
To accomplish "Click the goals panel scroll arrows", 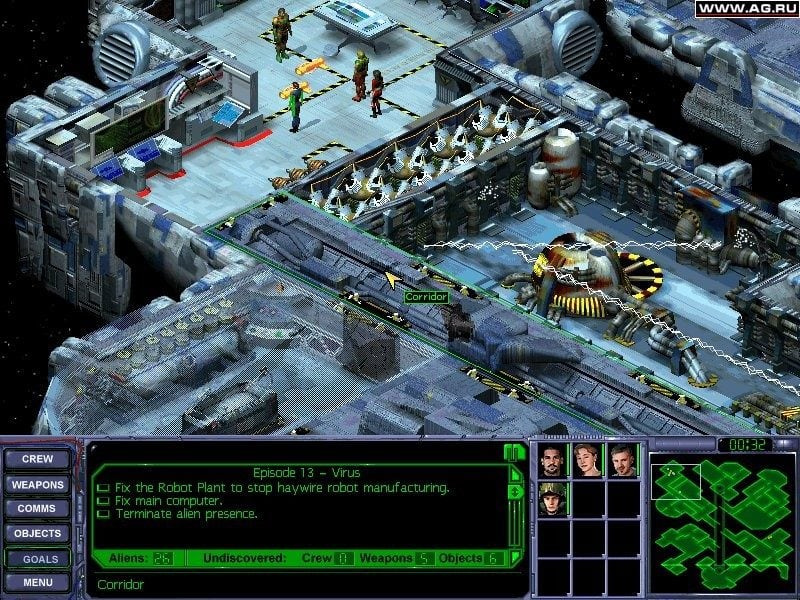I will pos(515,491).
